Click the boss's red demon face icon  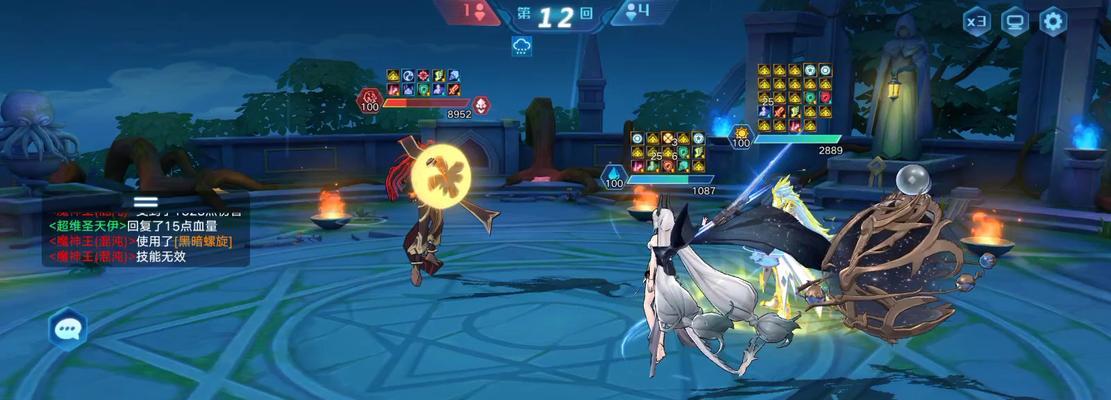pyautogui.click(x=481, y=104)
